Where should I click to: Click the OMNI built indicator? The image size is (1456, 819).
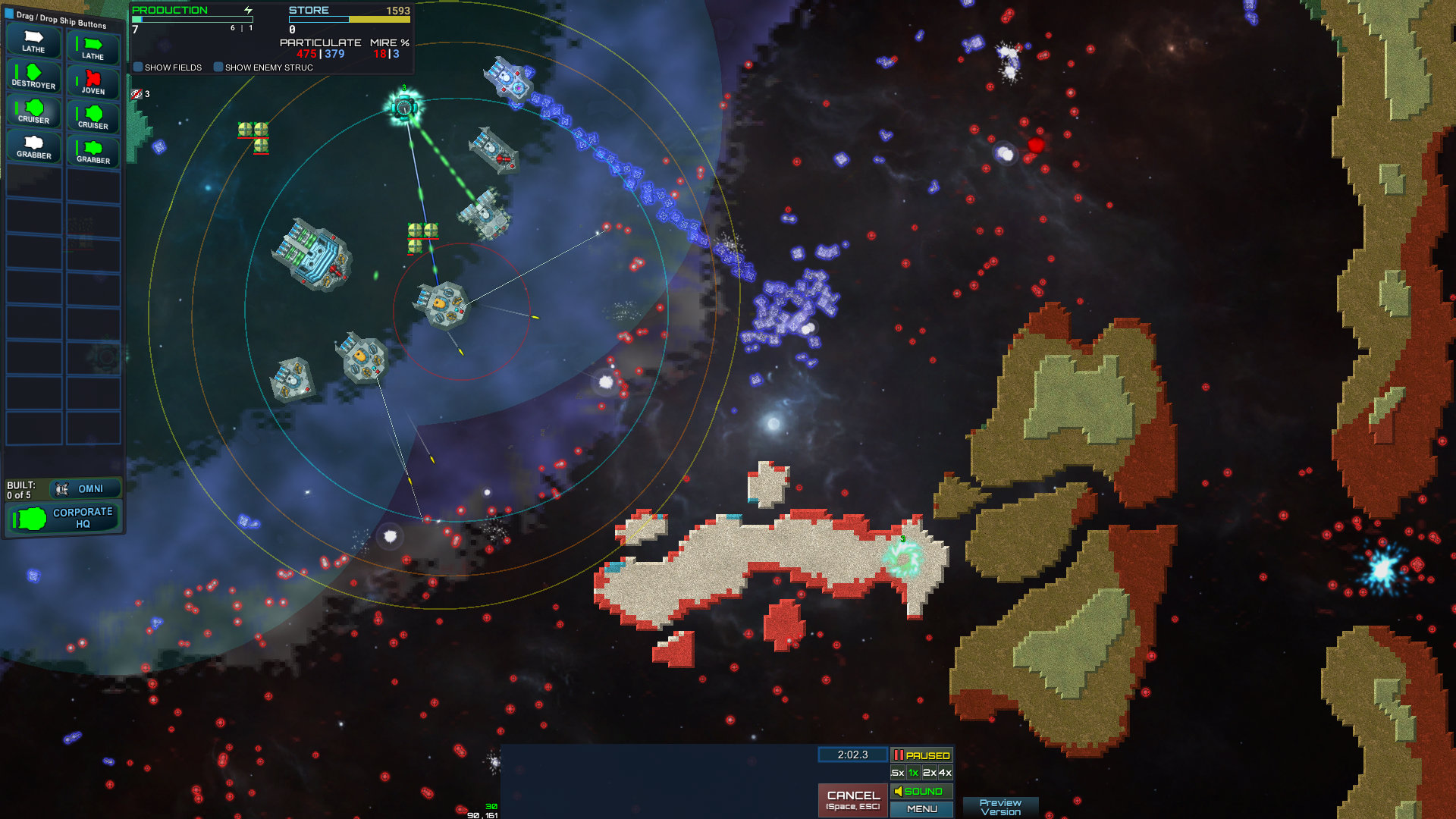[86, 488]
